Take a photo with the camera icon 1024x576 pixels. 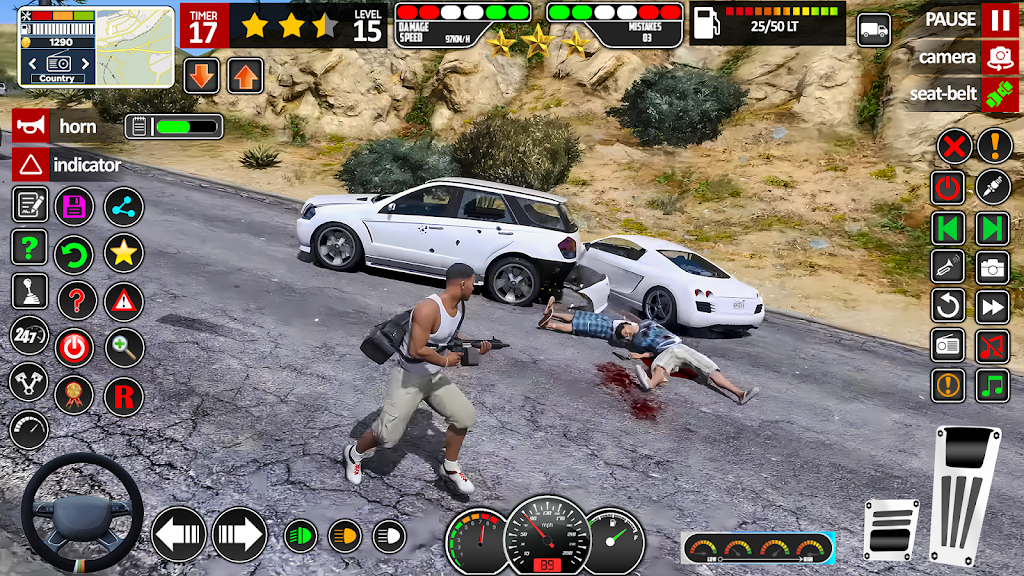click(993, 267)
